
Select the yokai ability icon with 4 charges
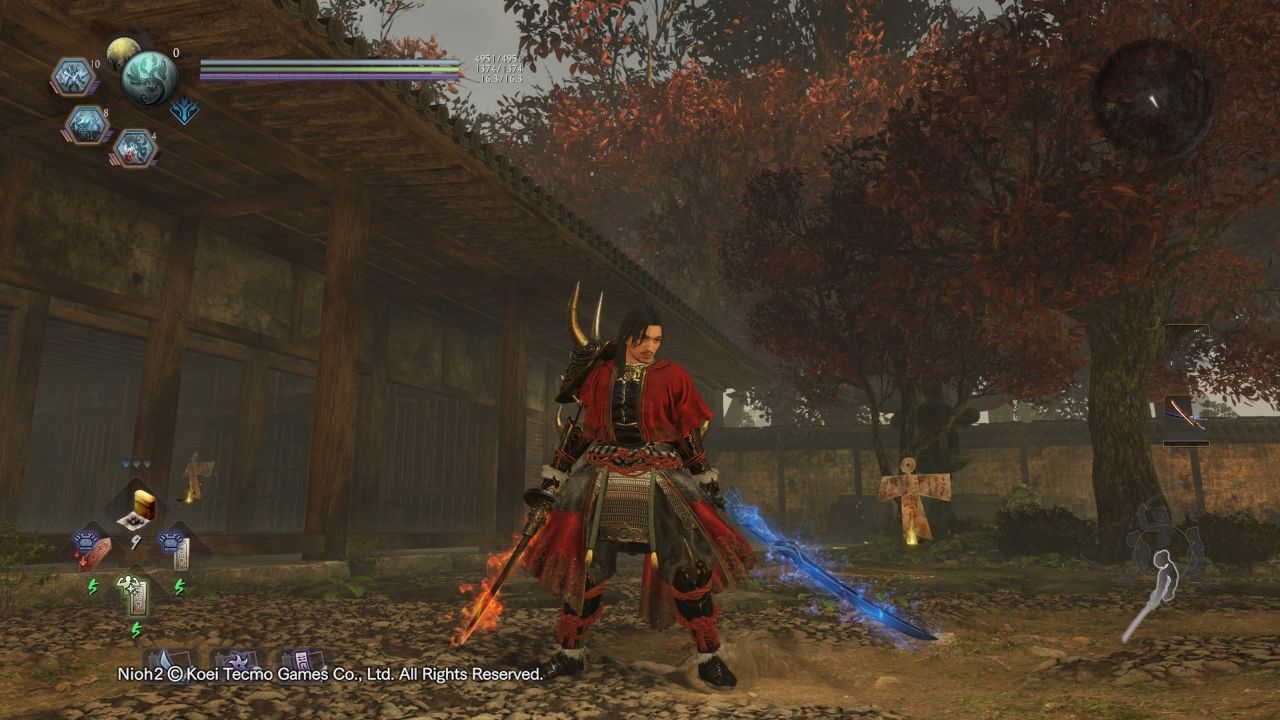tap(137, 149)
